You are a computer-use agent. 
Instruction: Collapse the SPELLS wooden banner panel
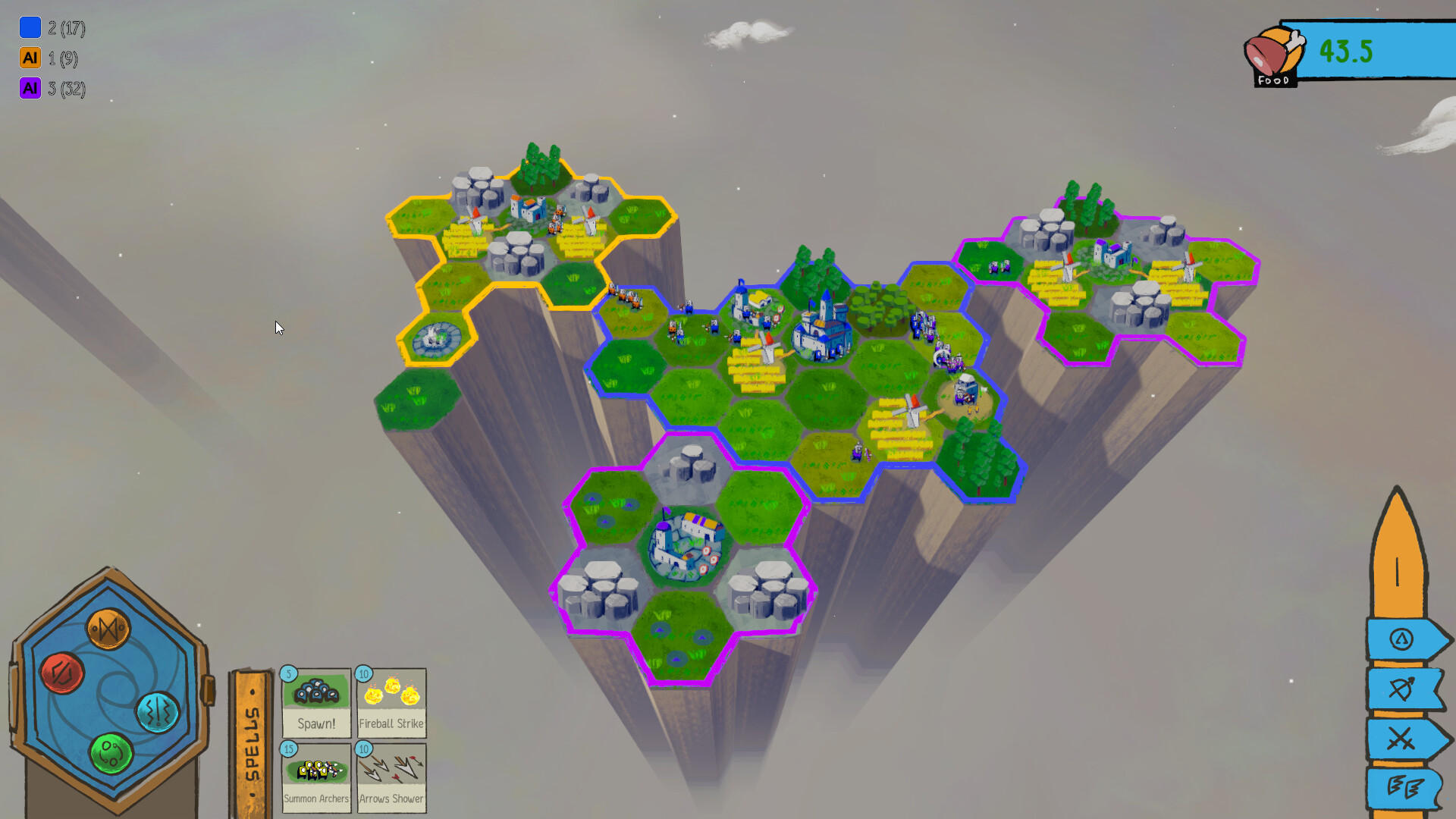point(253,739)
